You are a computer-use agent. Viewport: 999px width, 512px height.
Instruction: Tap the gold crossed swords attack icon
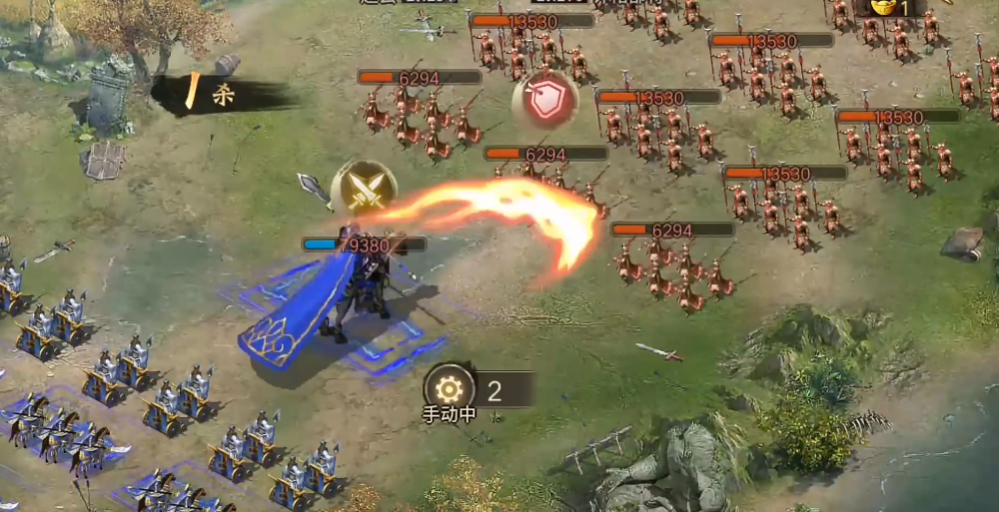tap(364, 188)
